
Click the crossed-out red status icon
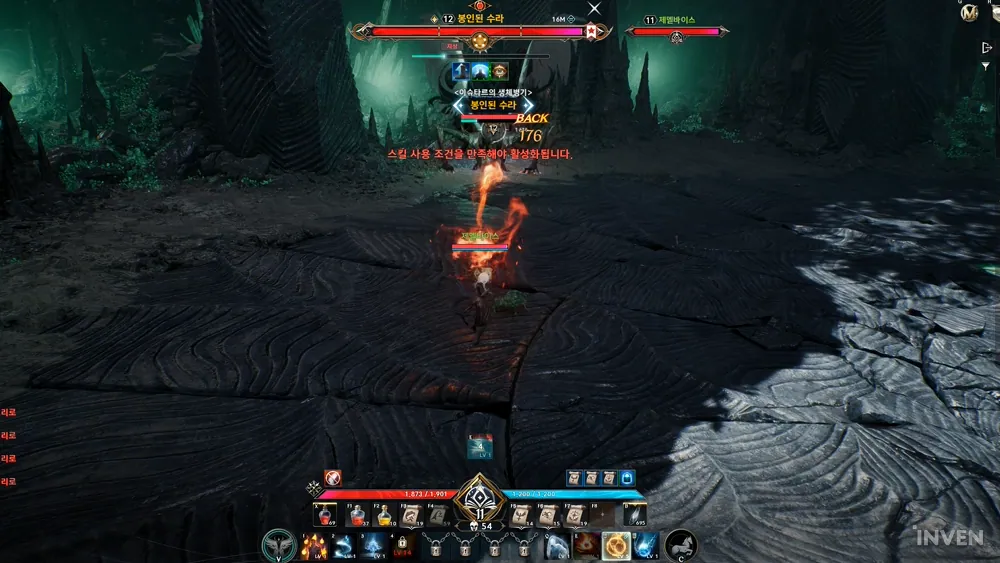(333, 478)
